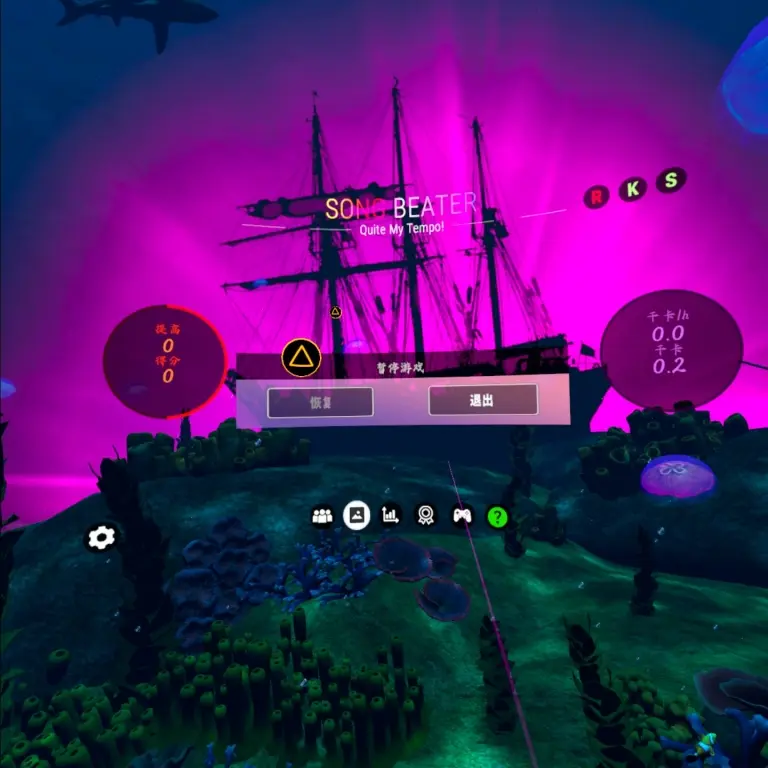Open the achievements ribbon badge icon

click(426, 516)
